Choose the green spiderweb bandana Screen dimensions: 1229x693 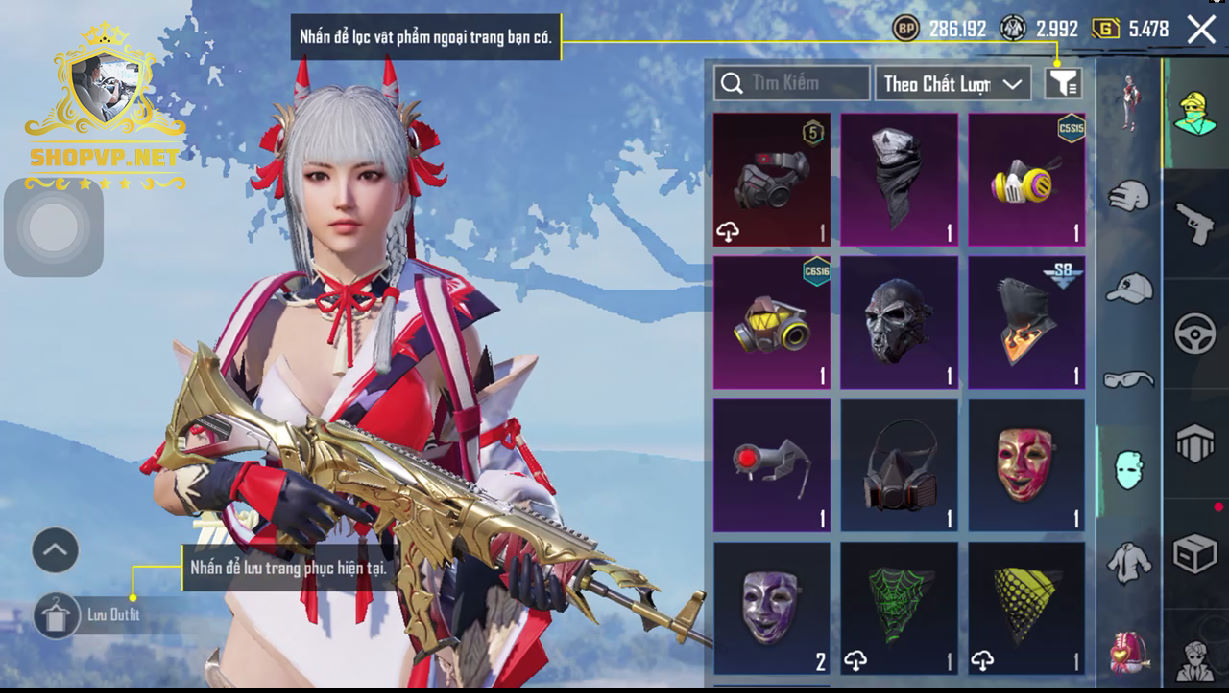pos(898,608)
